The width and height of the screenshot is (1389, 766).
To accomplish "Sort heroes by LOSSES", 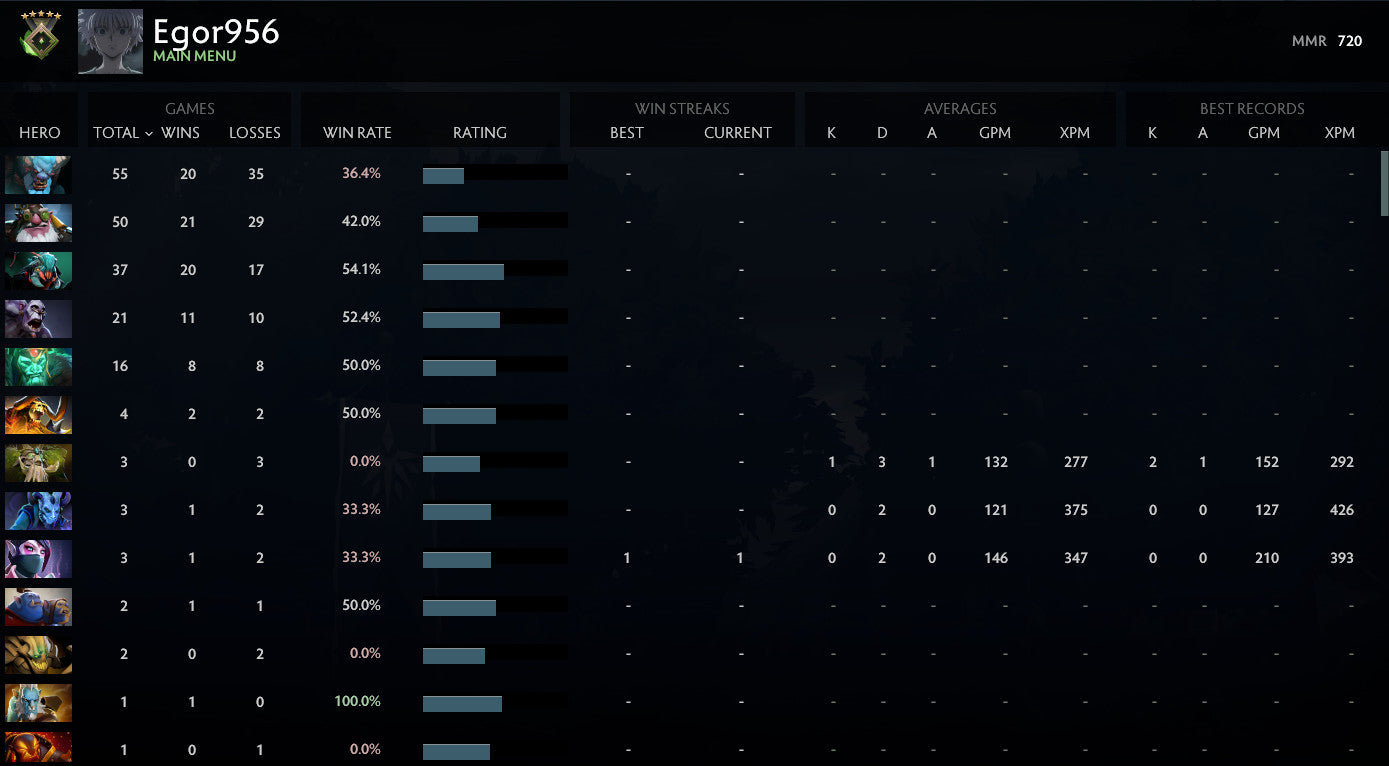I will pos(254,132).
